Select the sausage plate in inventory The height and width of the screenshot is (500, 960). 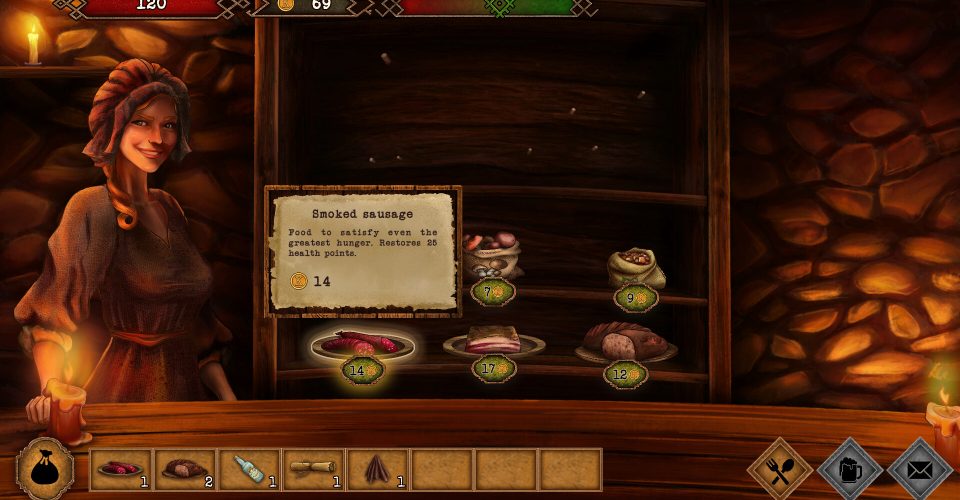(x=121, y=469)
